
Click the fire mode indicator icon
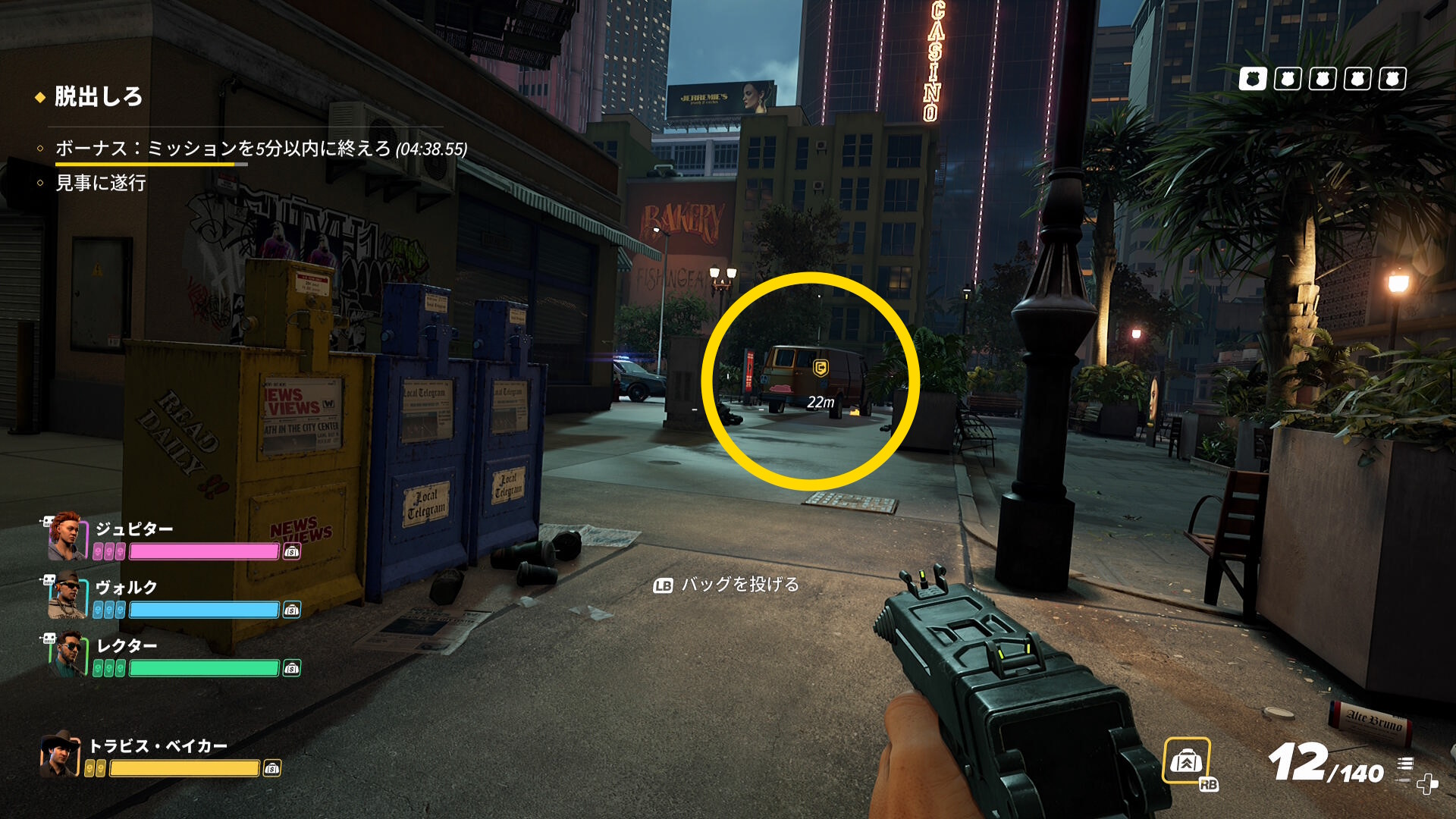coord(1405,764)
